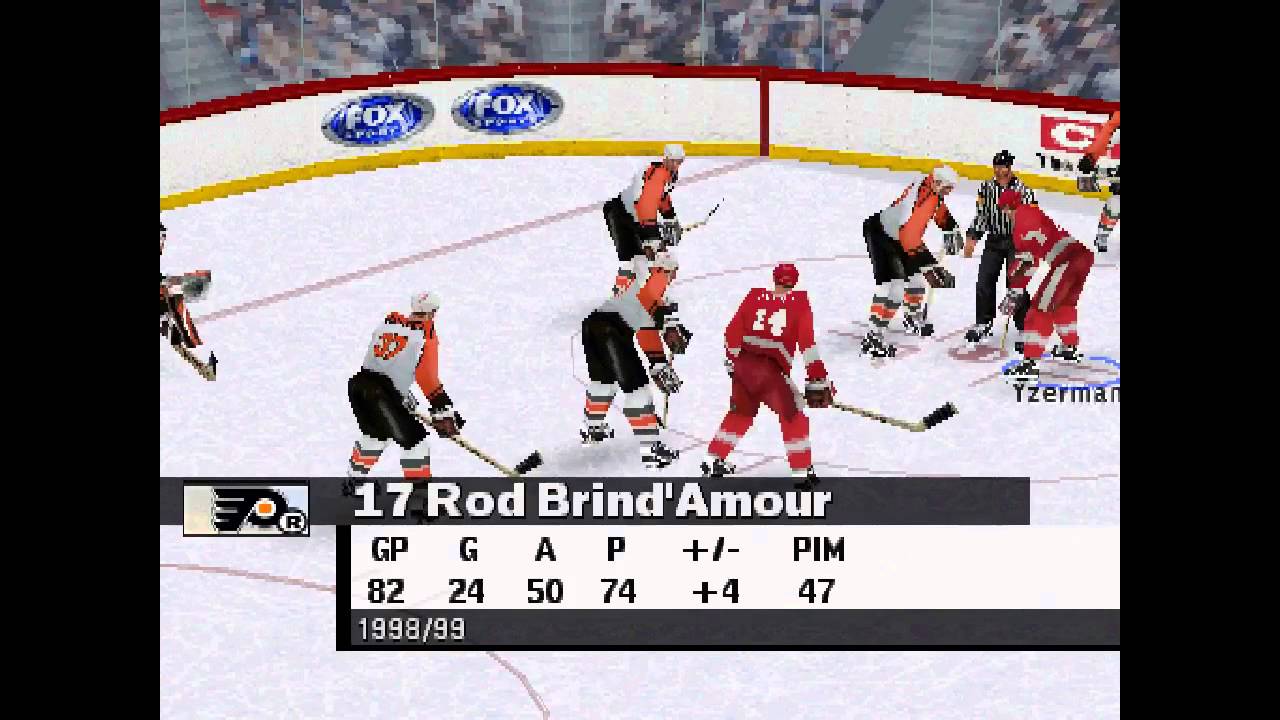Click the goals value 24
This screenshot has height=720, width=1280.
click(x=468, y=592)
